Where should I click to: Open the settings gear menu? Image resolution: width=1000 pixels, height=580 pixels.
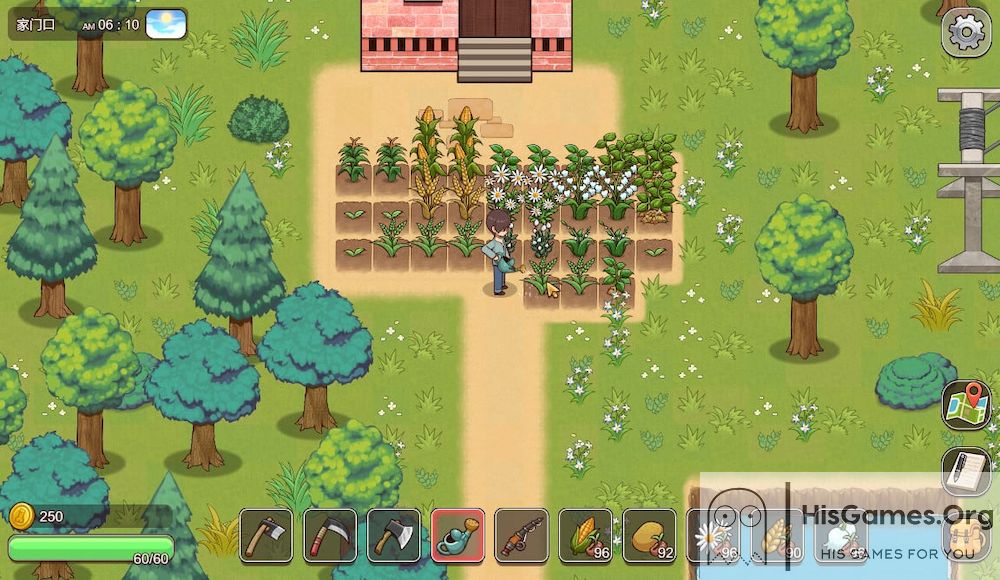[966, 32]
